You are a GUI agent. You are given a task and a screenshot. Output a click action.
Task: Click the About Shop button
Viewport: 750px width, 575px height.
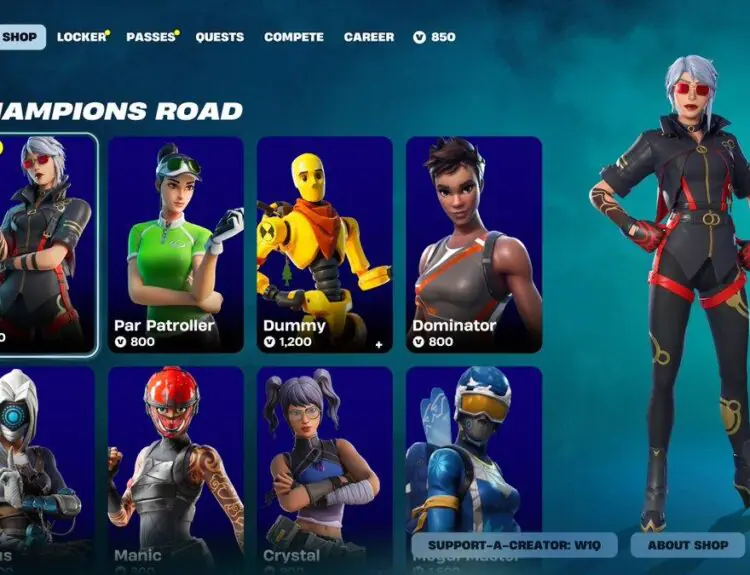click(687, 545)
